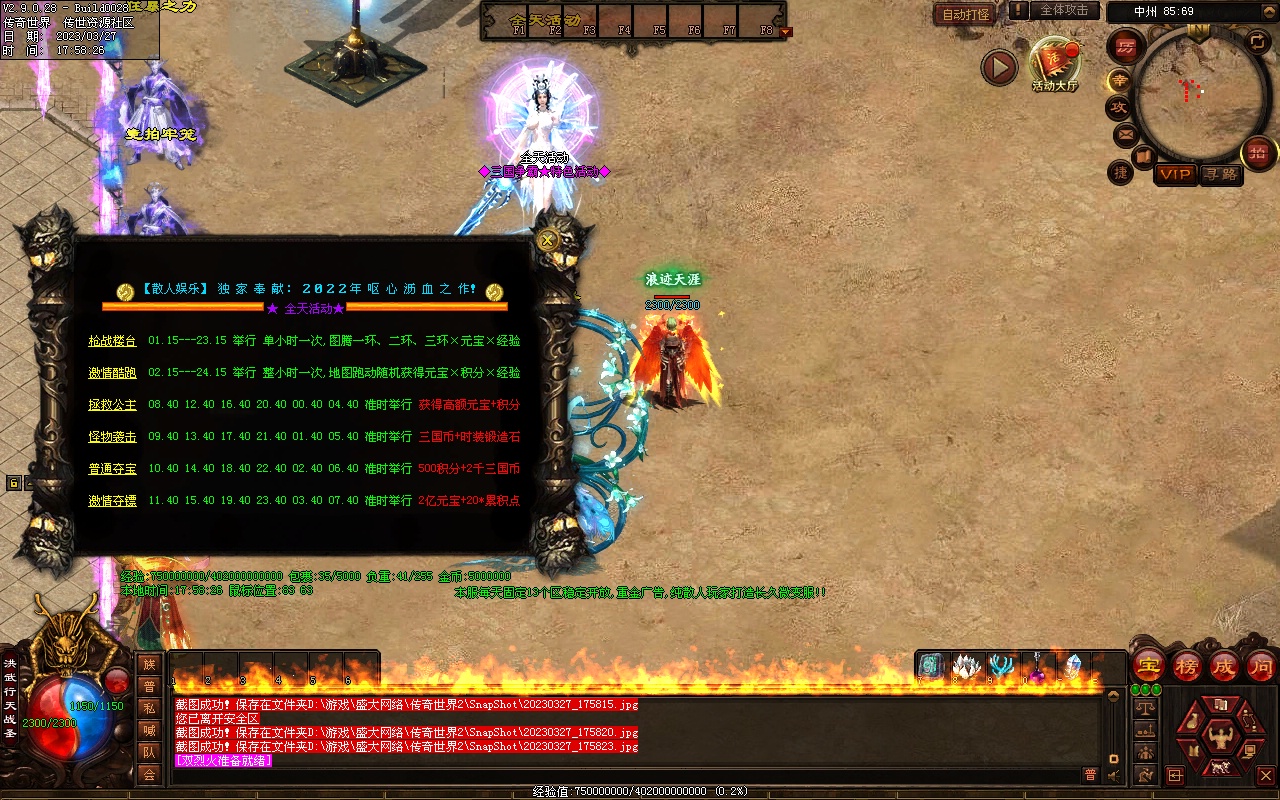Click the round play arrow button
The image size is (1280, 800).
(x=998, y=68)
